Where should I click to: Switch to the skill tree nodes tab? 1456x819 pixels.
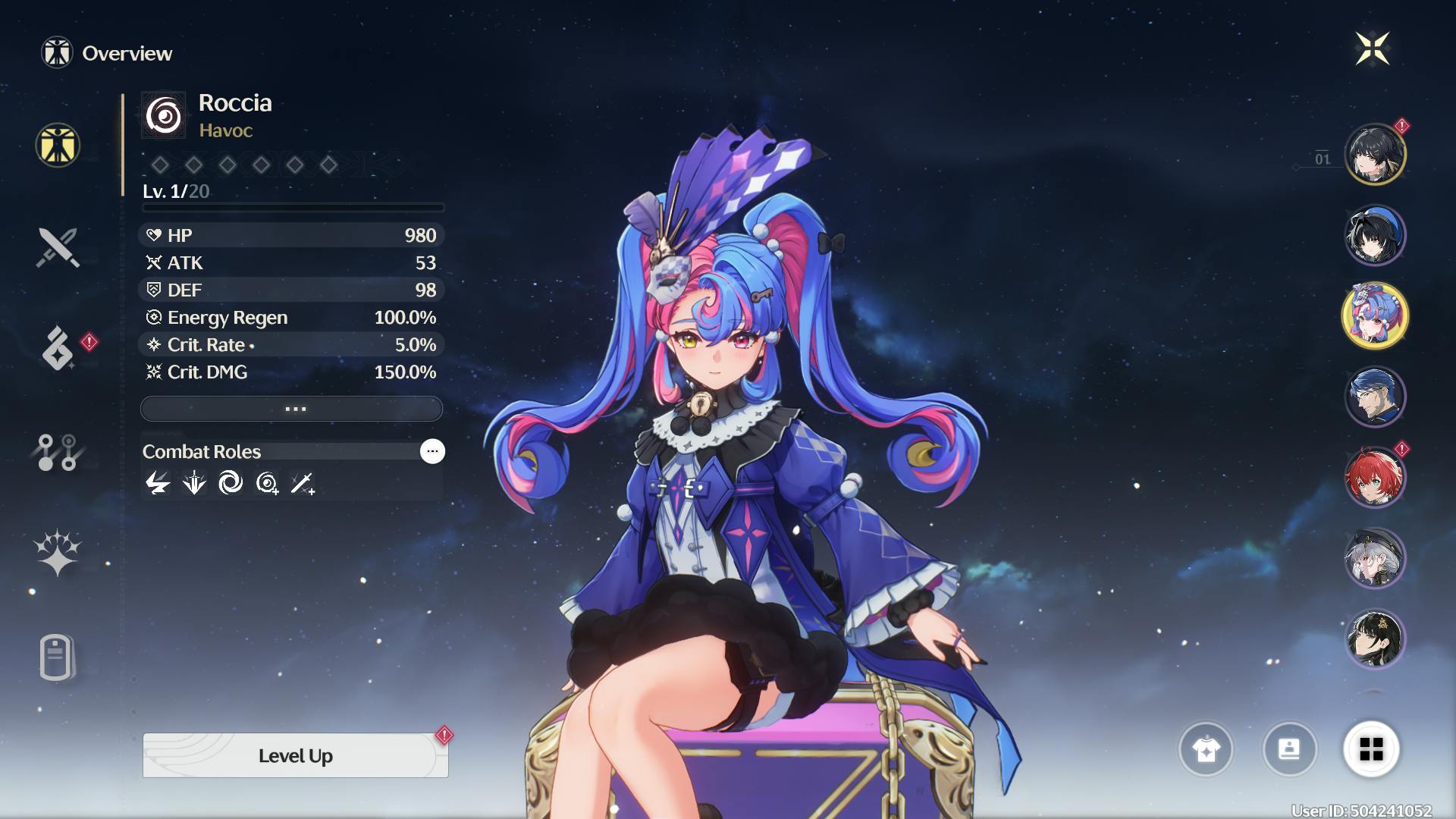(58, 453)
